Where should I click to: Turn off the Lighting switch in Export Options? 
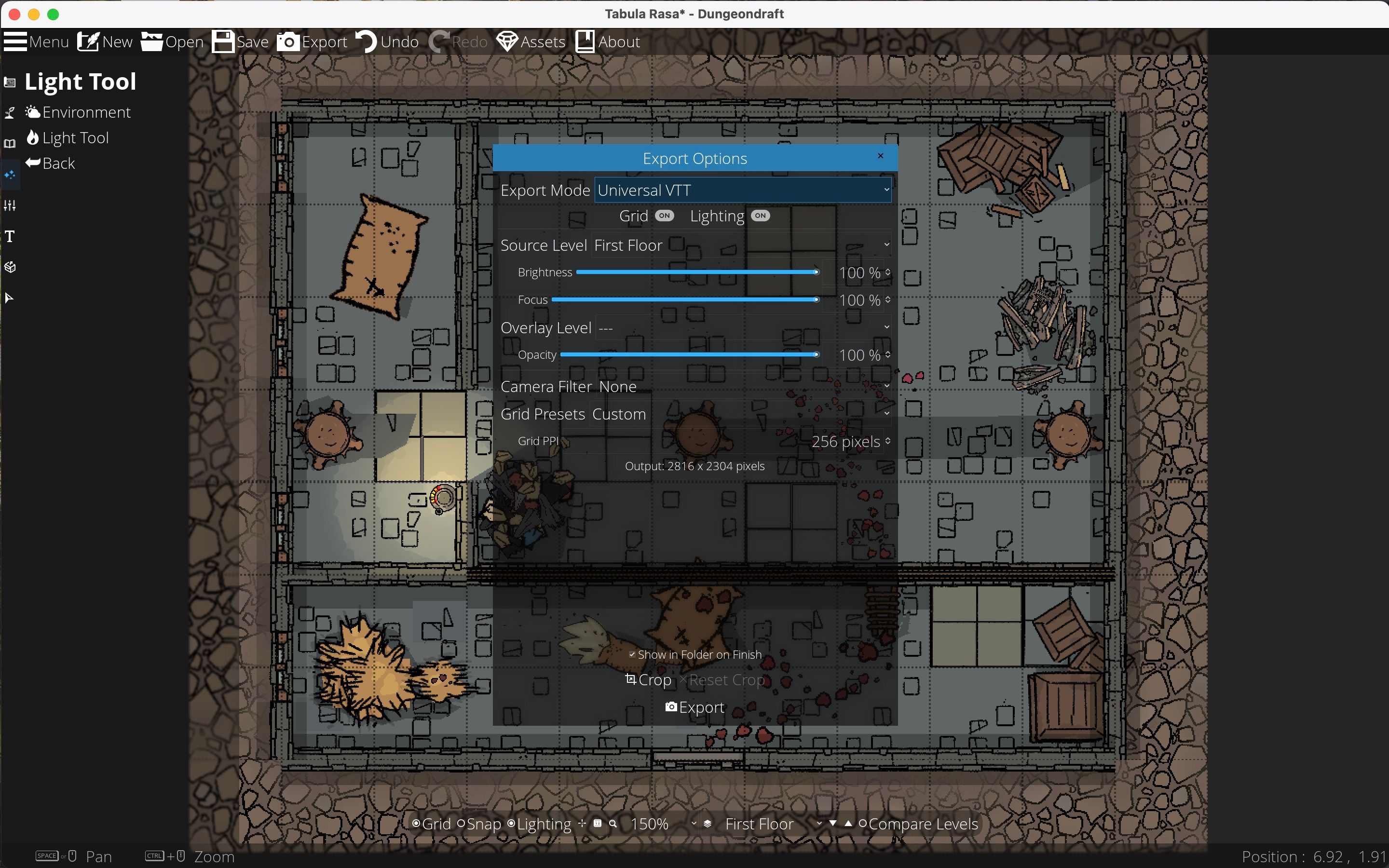(x=759, y=216)
